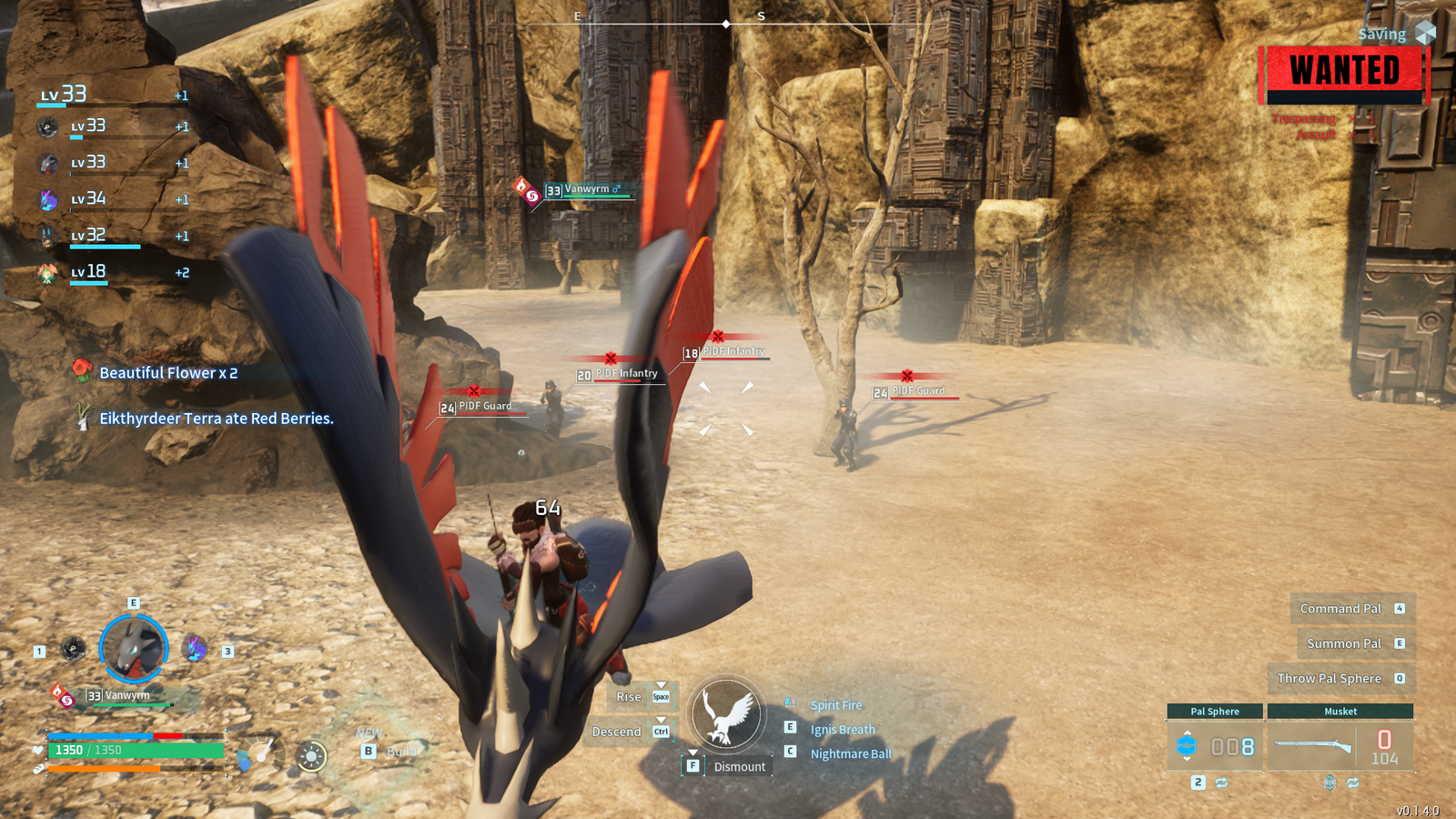
Task: Use the Spirit Fire skill
Action: (835, 705)
